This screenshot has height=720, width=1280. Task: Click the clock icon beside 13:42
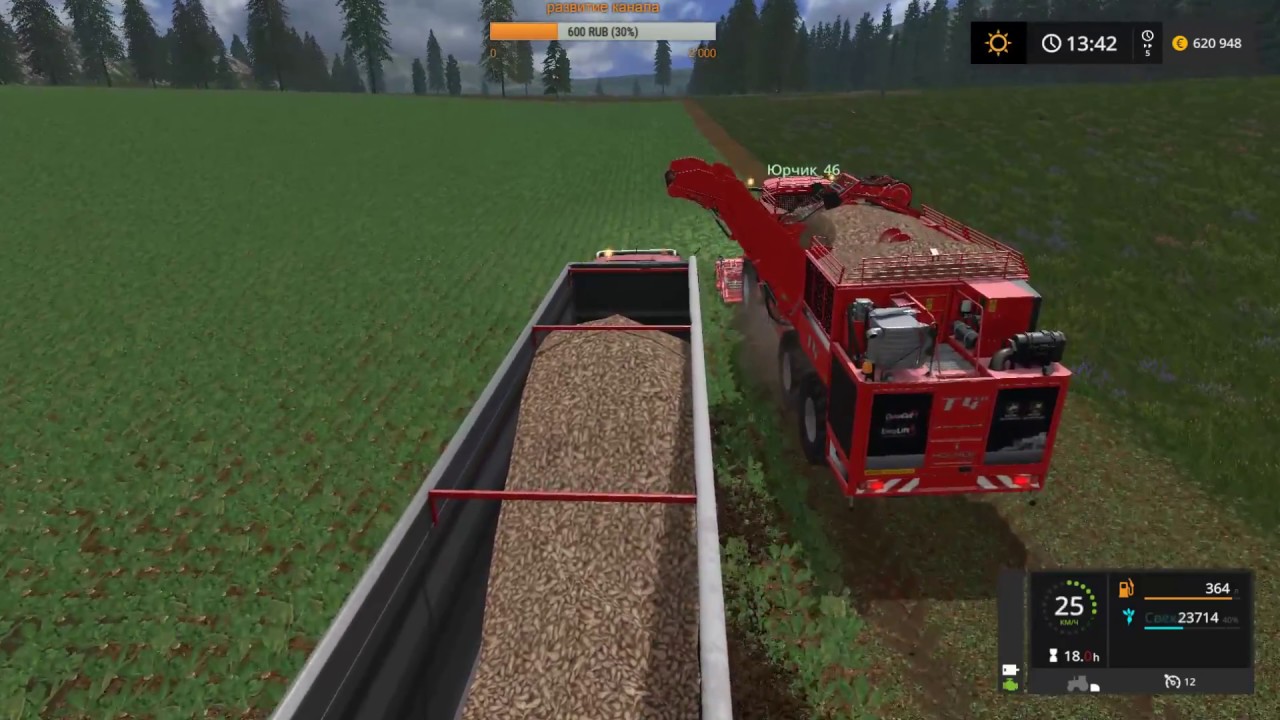[x=1051, y=43]
